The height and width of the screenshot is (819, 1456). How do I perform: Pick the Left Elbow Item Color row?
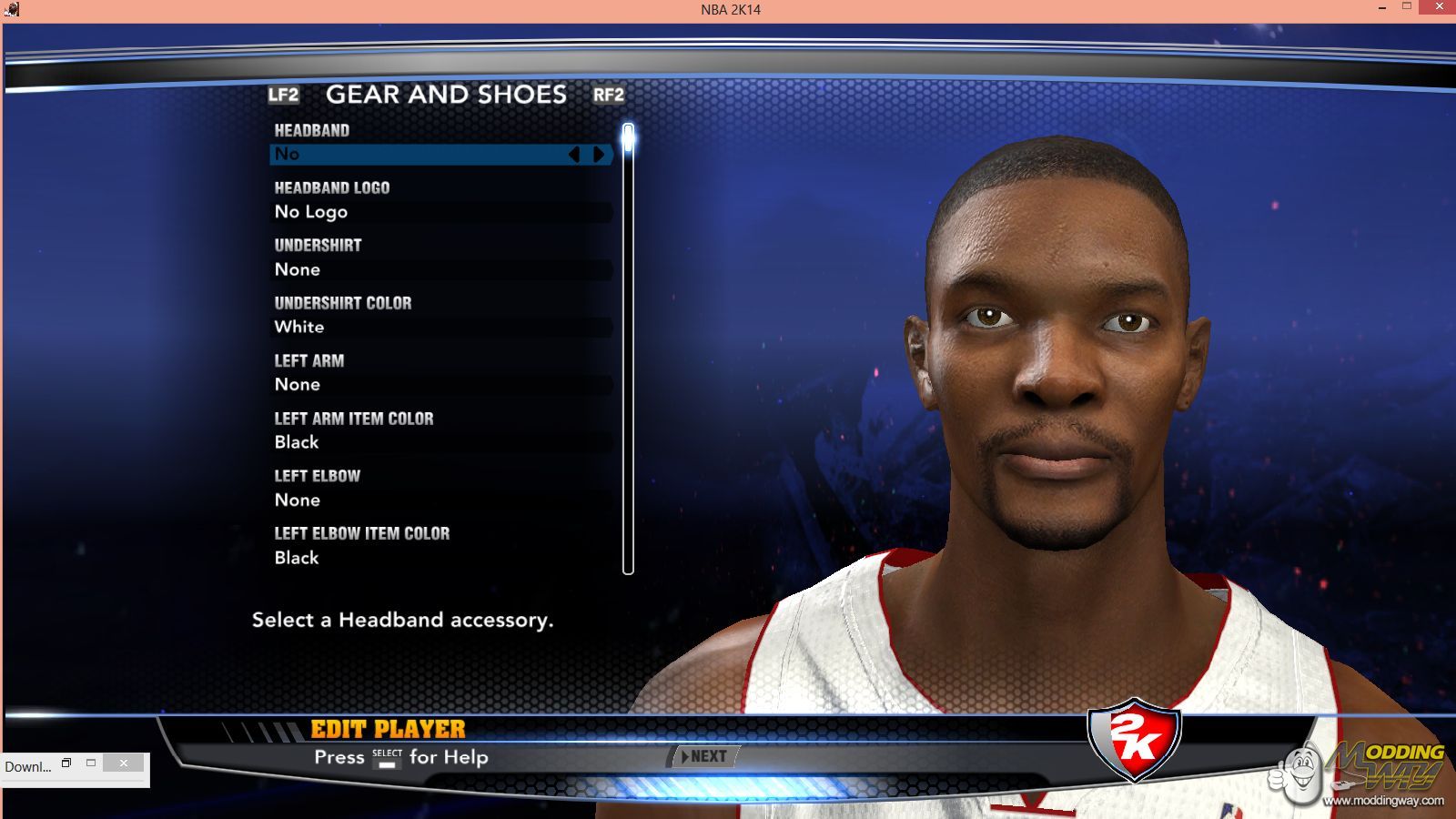click(x=441, y=557)
